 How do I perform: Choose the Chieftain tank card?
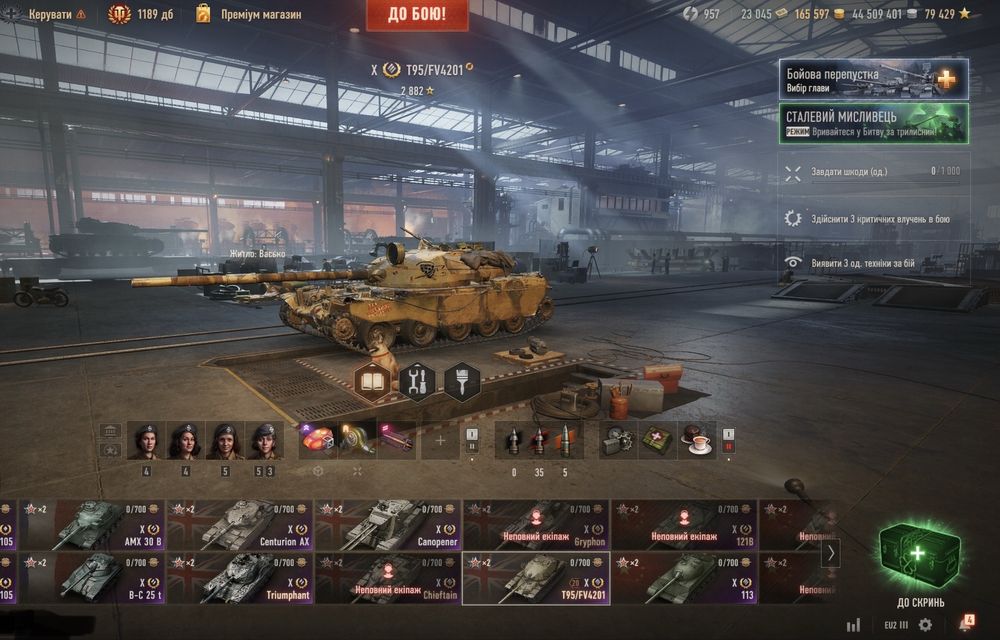387,579
